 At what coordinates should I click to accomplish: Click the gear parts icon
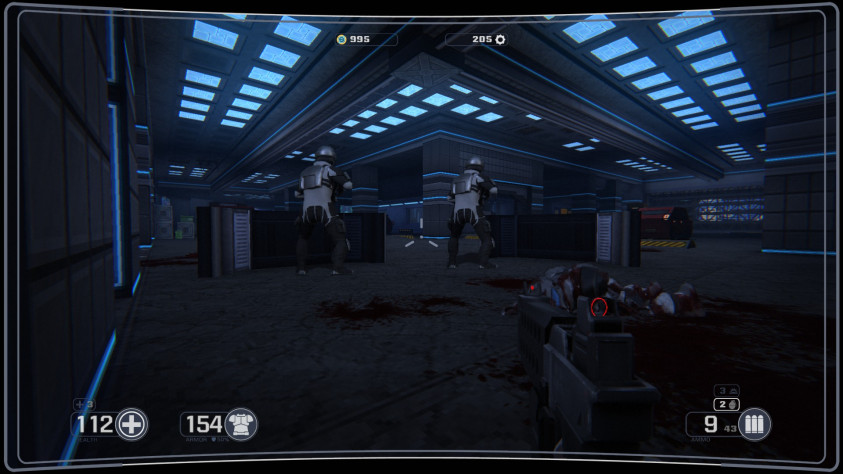click(x=500, y=39)
